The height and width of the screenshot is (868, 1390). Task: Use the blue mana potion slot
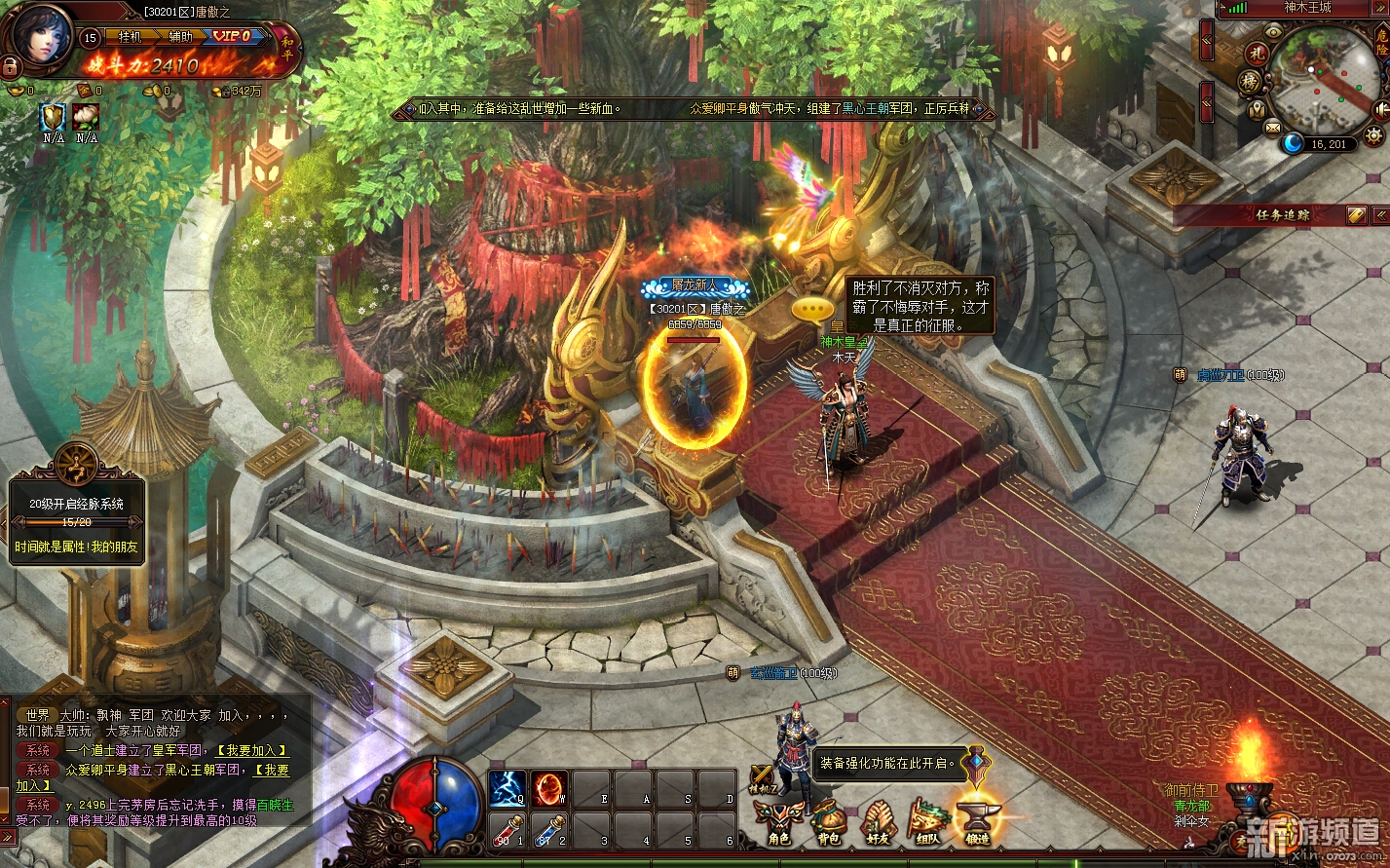click(x=549, y=831)
